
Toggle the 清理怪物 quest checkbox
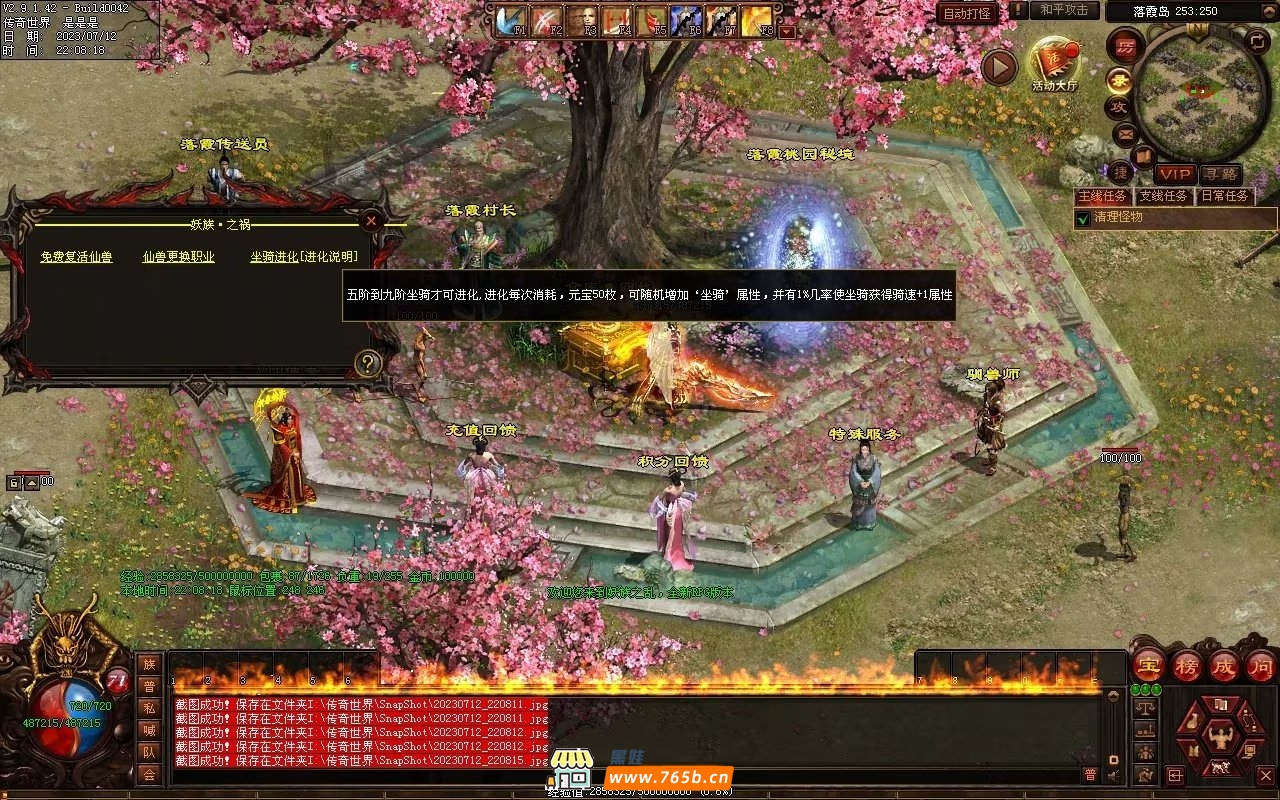click(x=1083, y=218)
